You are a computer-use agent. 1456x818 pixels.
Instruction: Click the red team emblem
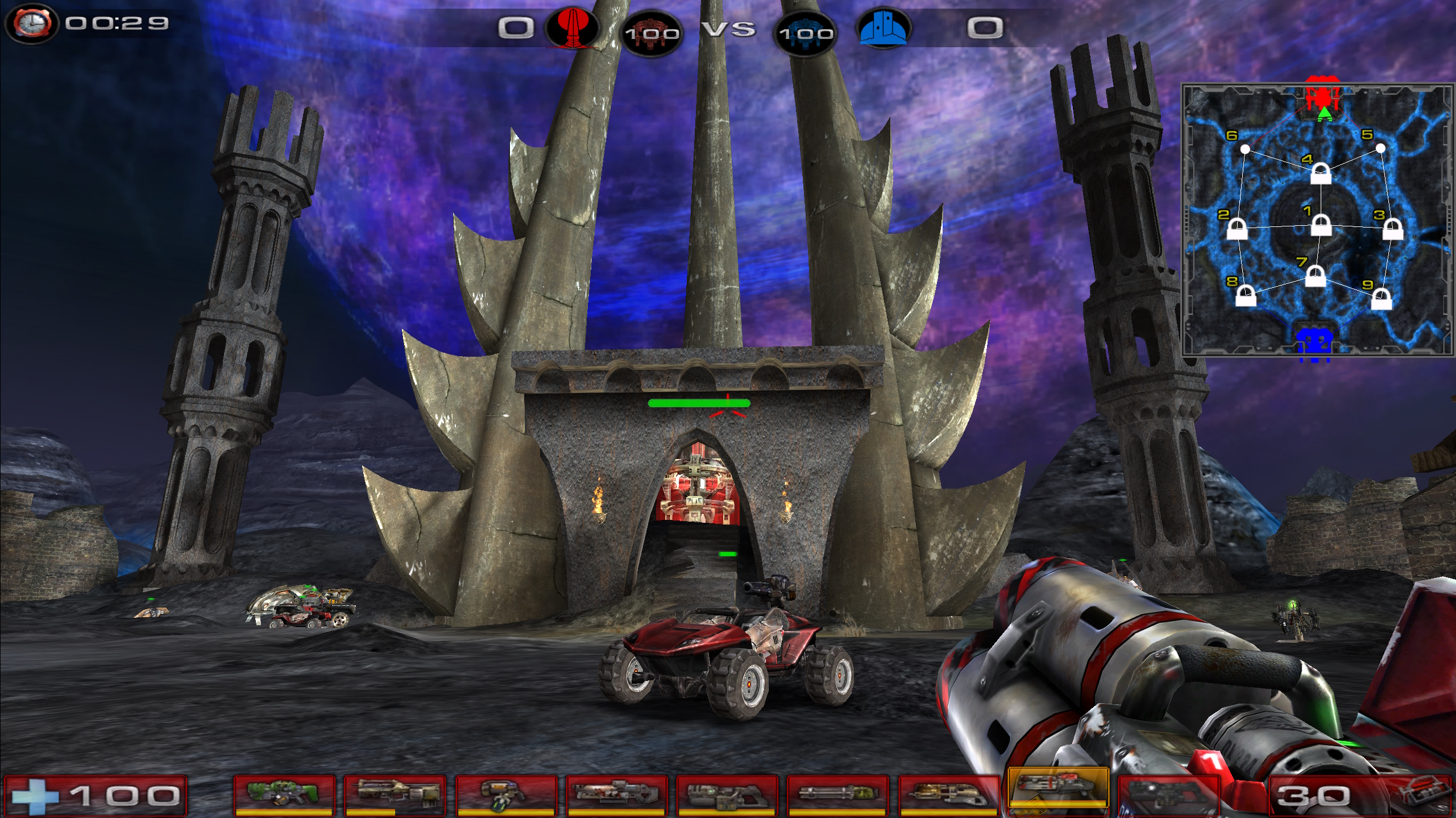pos(572,27)
